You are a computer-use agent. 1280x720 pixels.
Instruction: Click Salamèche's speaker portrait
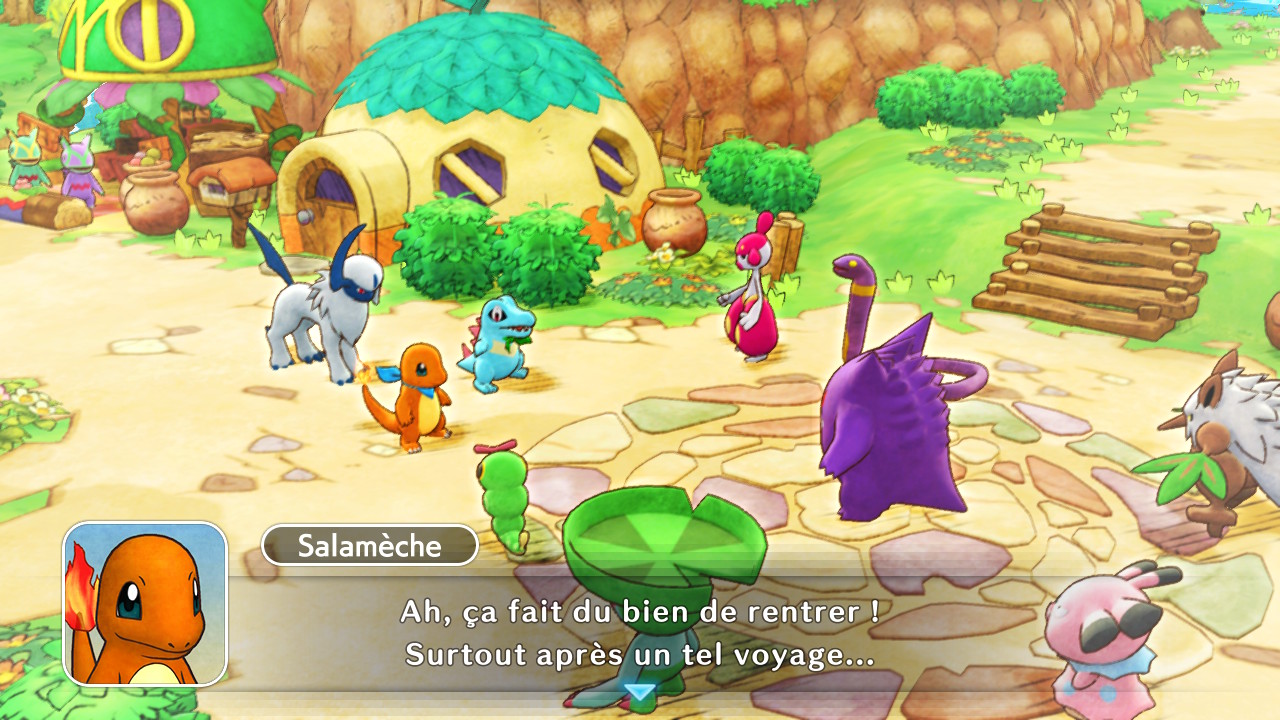[x=145, y=603]
